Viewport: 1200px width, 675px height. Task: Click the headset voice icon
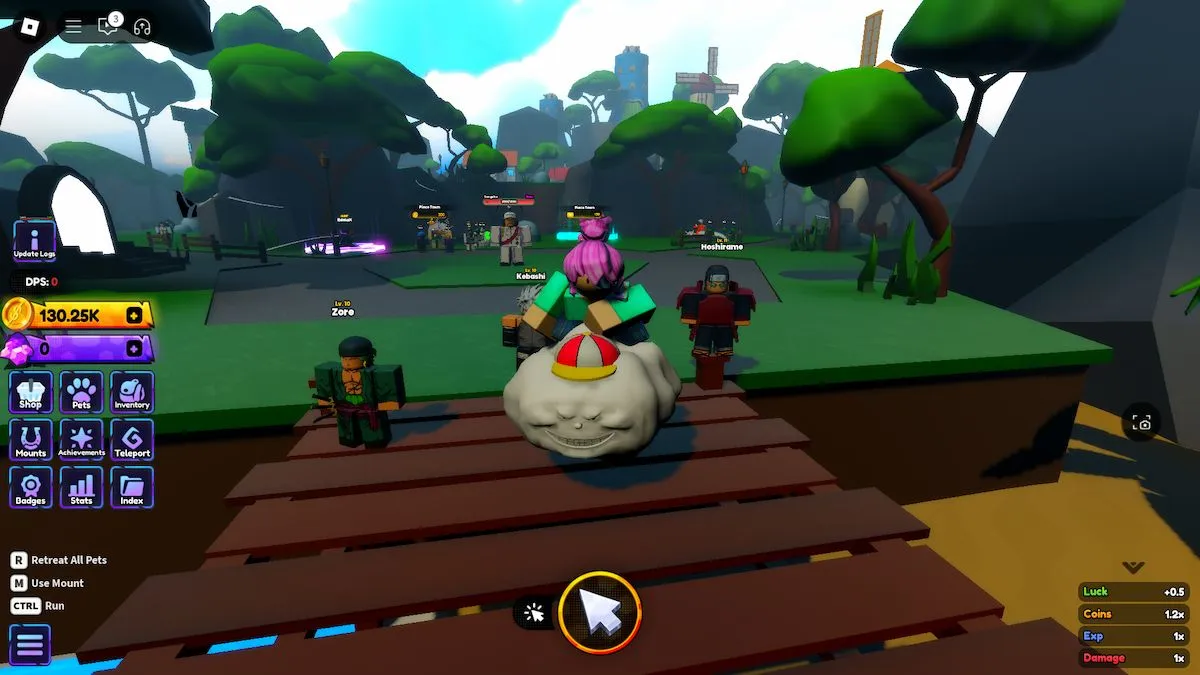click(x=141, y=27)
